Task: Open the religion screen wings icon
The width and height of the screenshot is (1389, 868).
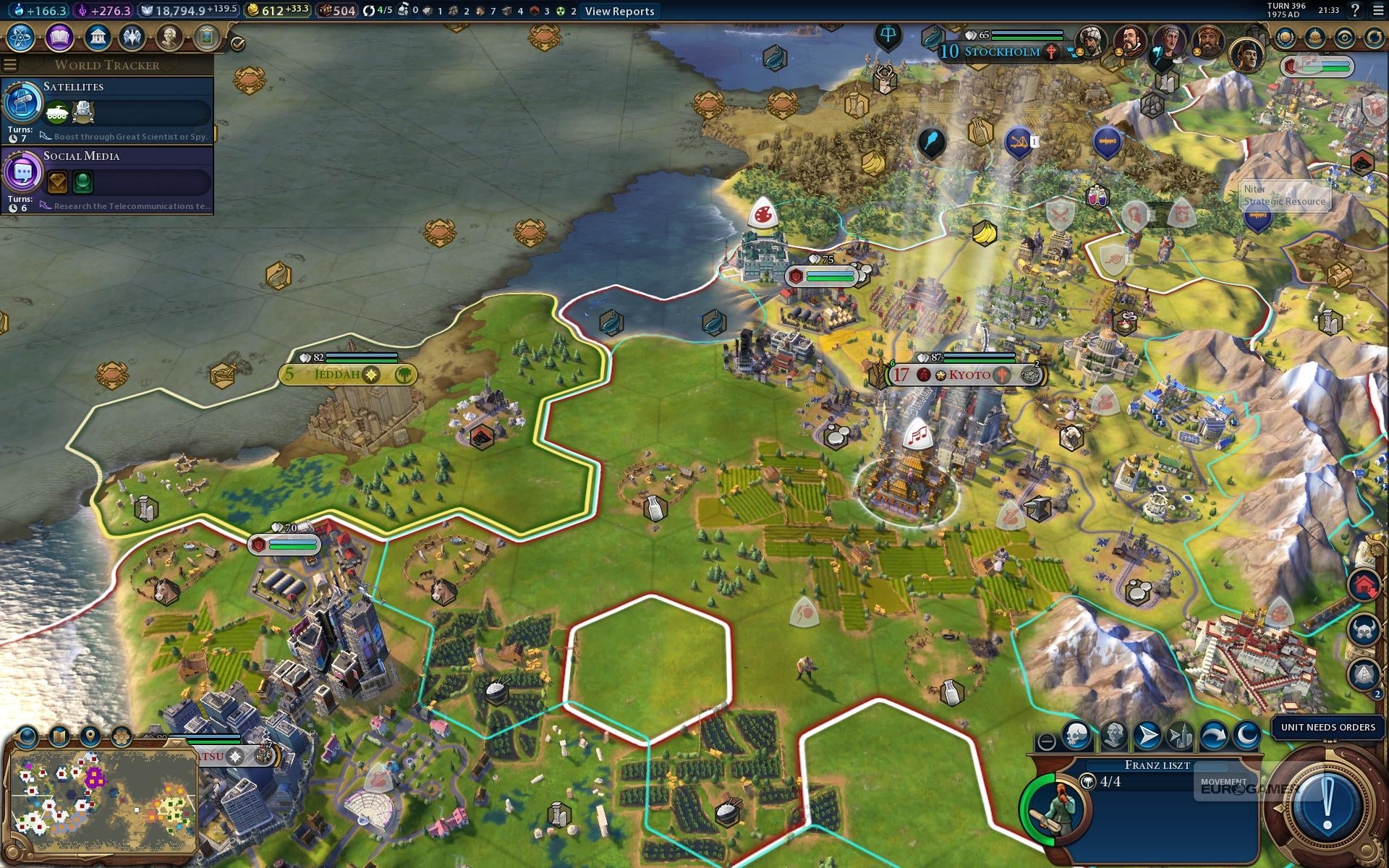Action: (132, 37)
